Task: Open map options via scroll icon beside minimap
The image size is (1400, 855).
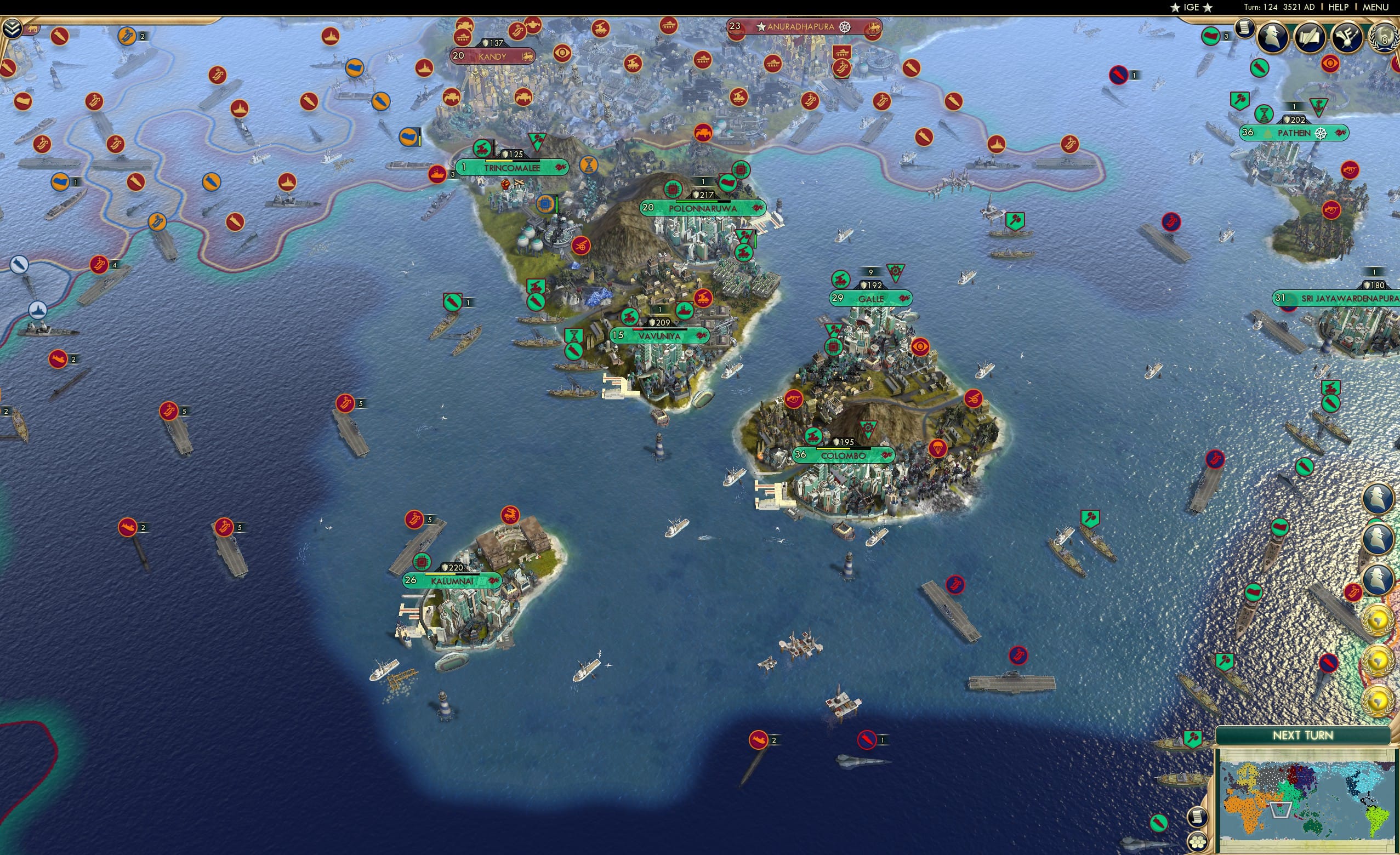Action: point(1197,818)
